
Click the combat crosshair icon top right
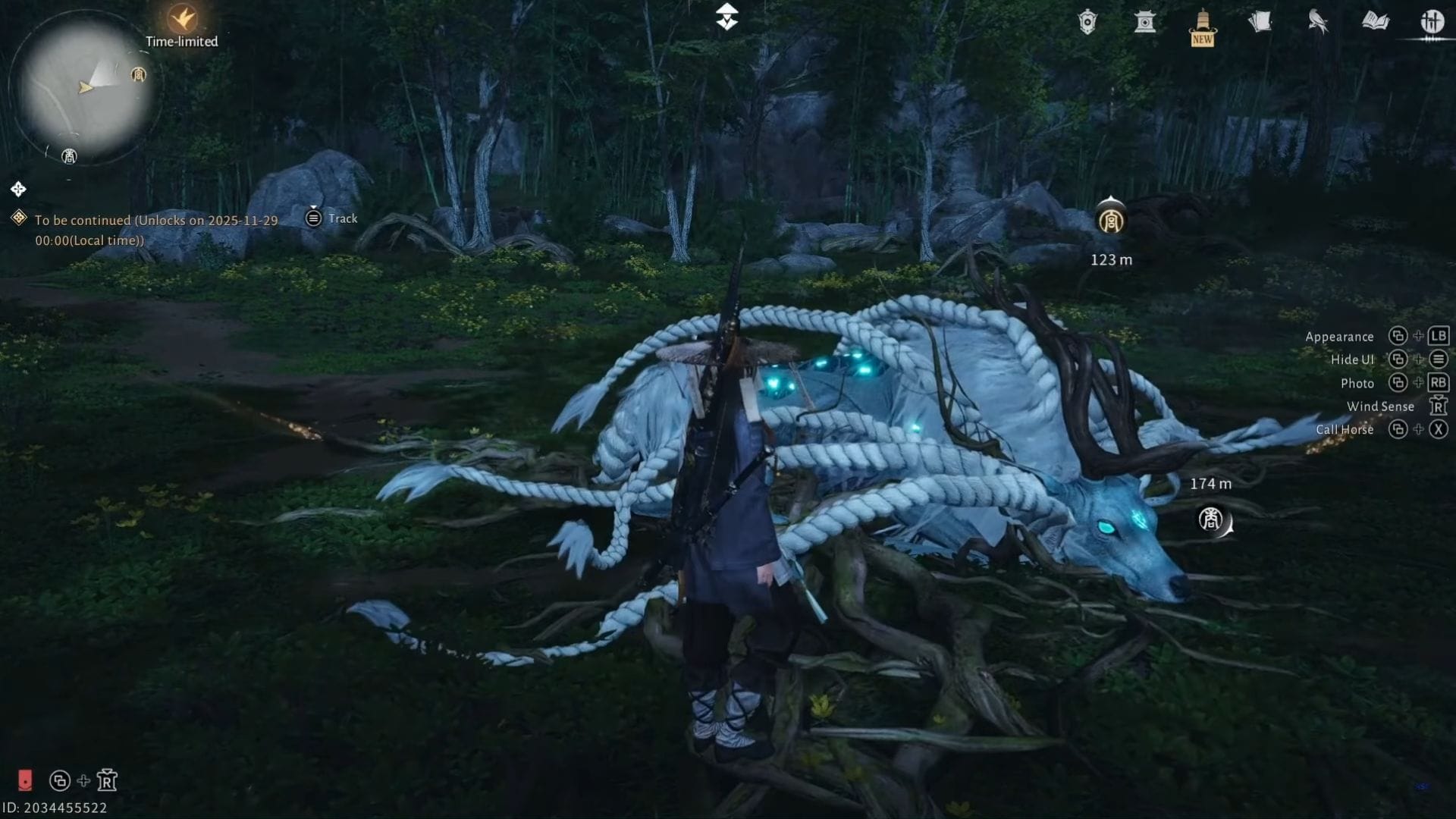(x=1432, y=21)
